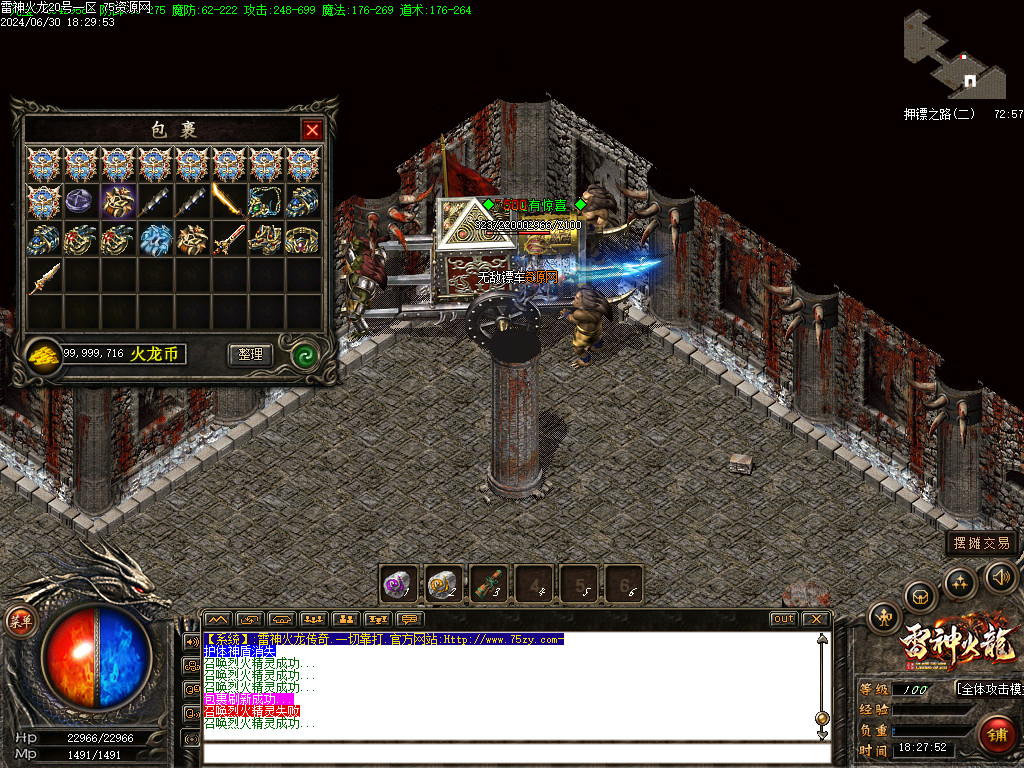Click the 整理 sort button

pyautogui.click(x=250, y=354)
